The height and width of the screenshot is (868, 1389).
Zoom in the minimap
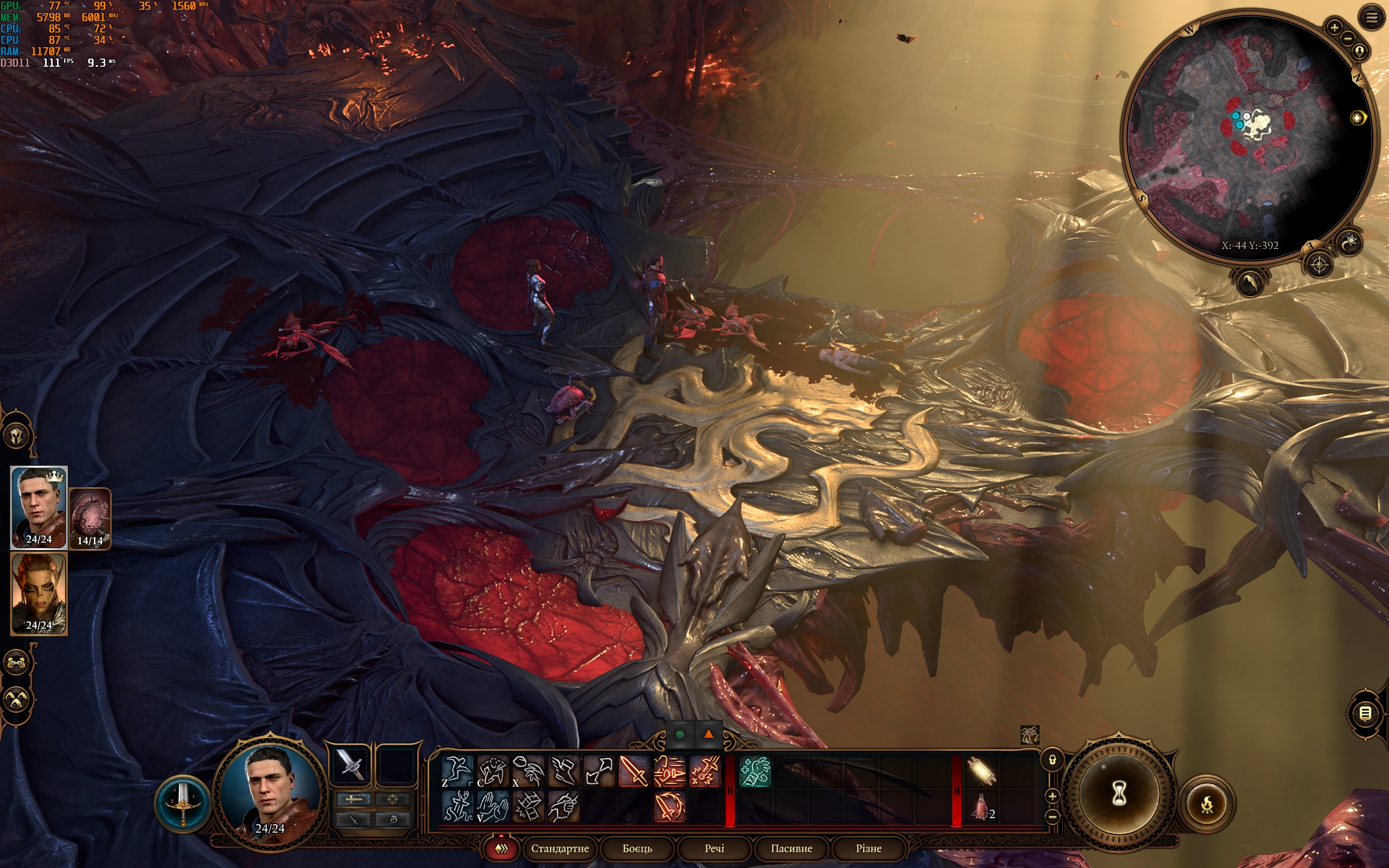[x=1334, y=27]
